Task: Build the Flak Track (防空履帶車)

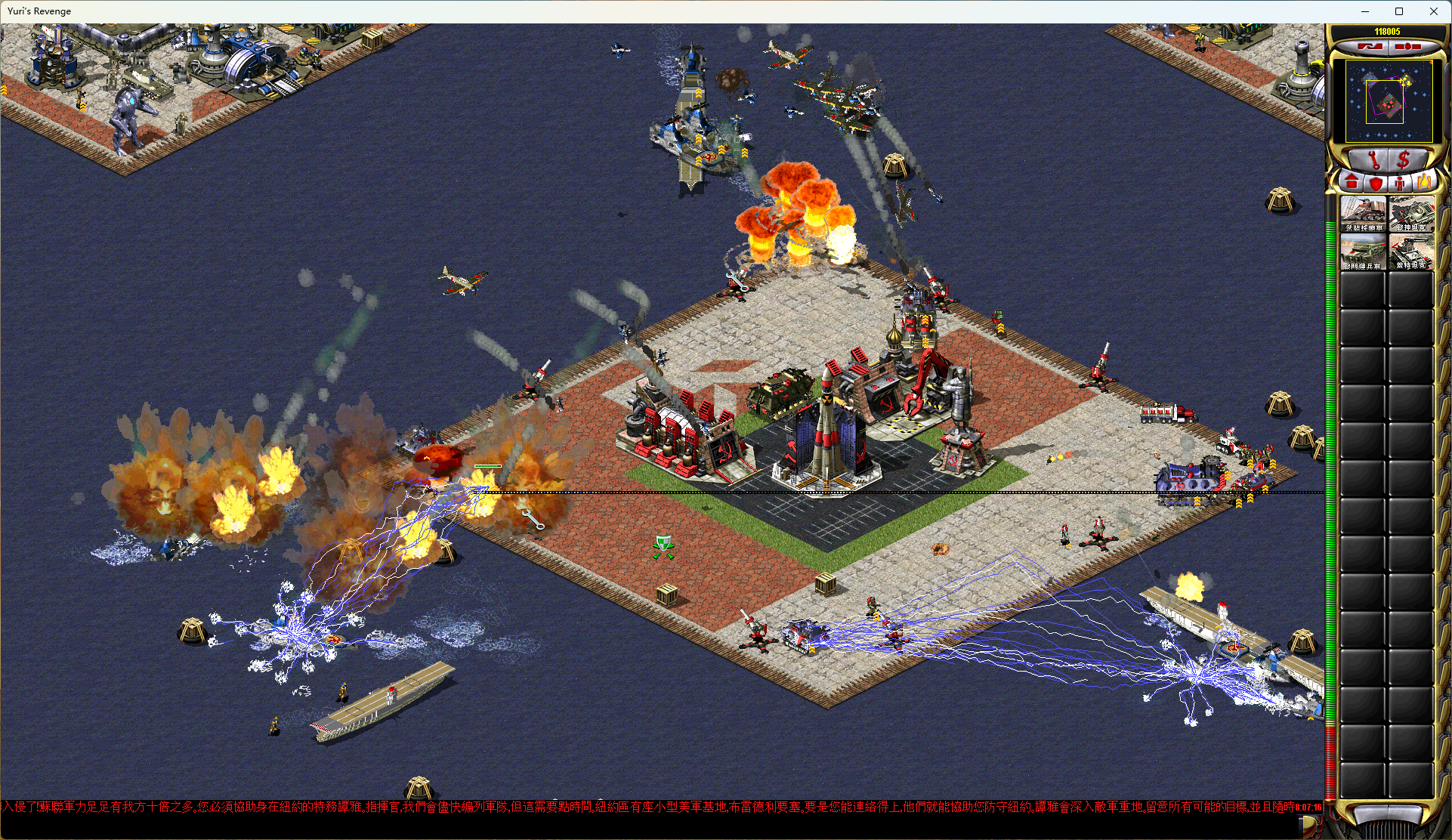Action: [1363, 252]
